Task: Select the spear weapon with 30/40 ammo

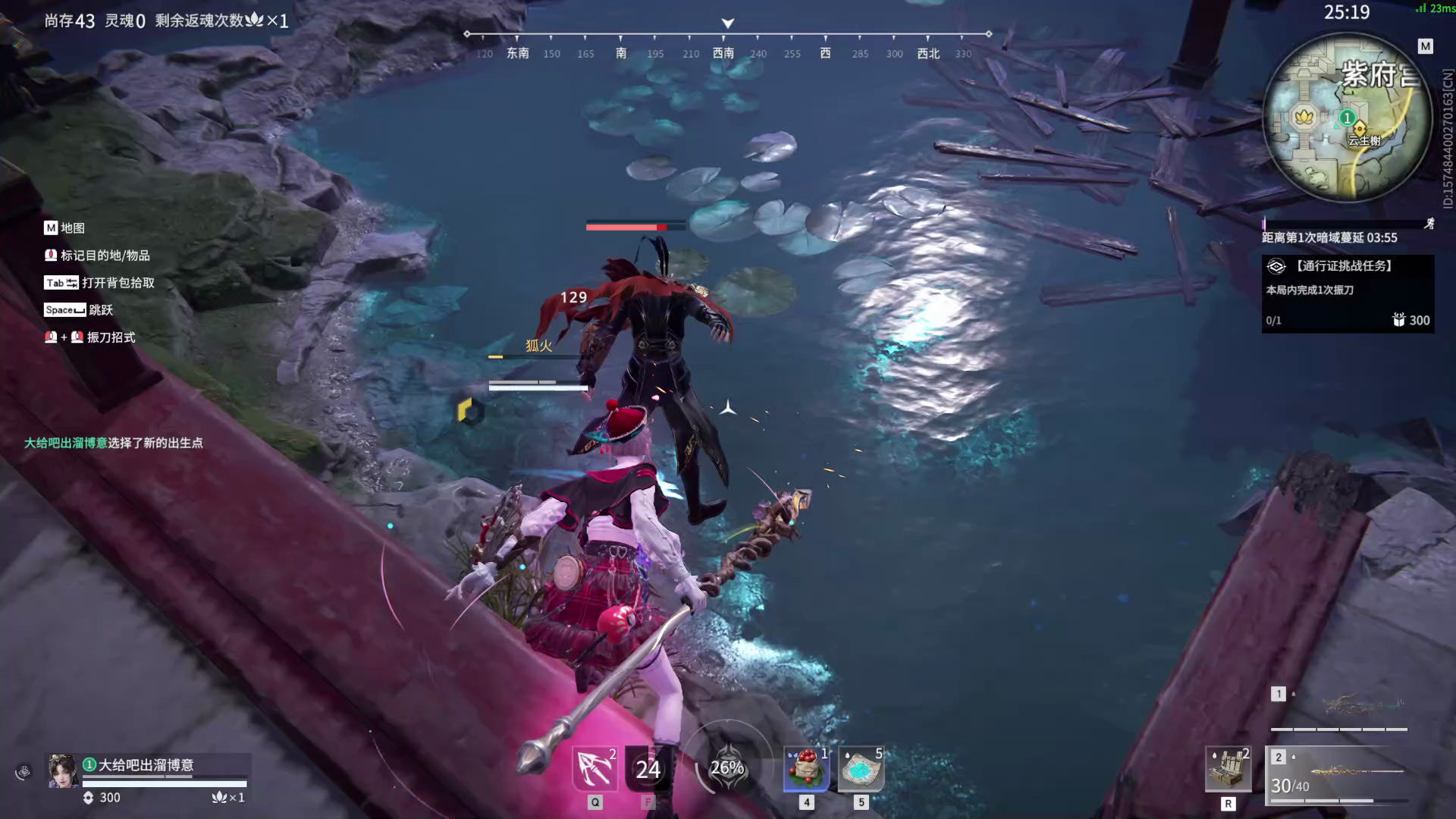Action: (1339, 773)
